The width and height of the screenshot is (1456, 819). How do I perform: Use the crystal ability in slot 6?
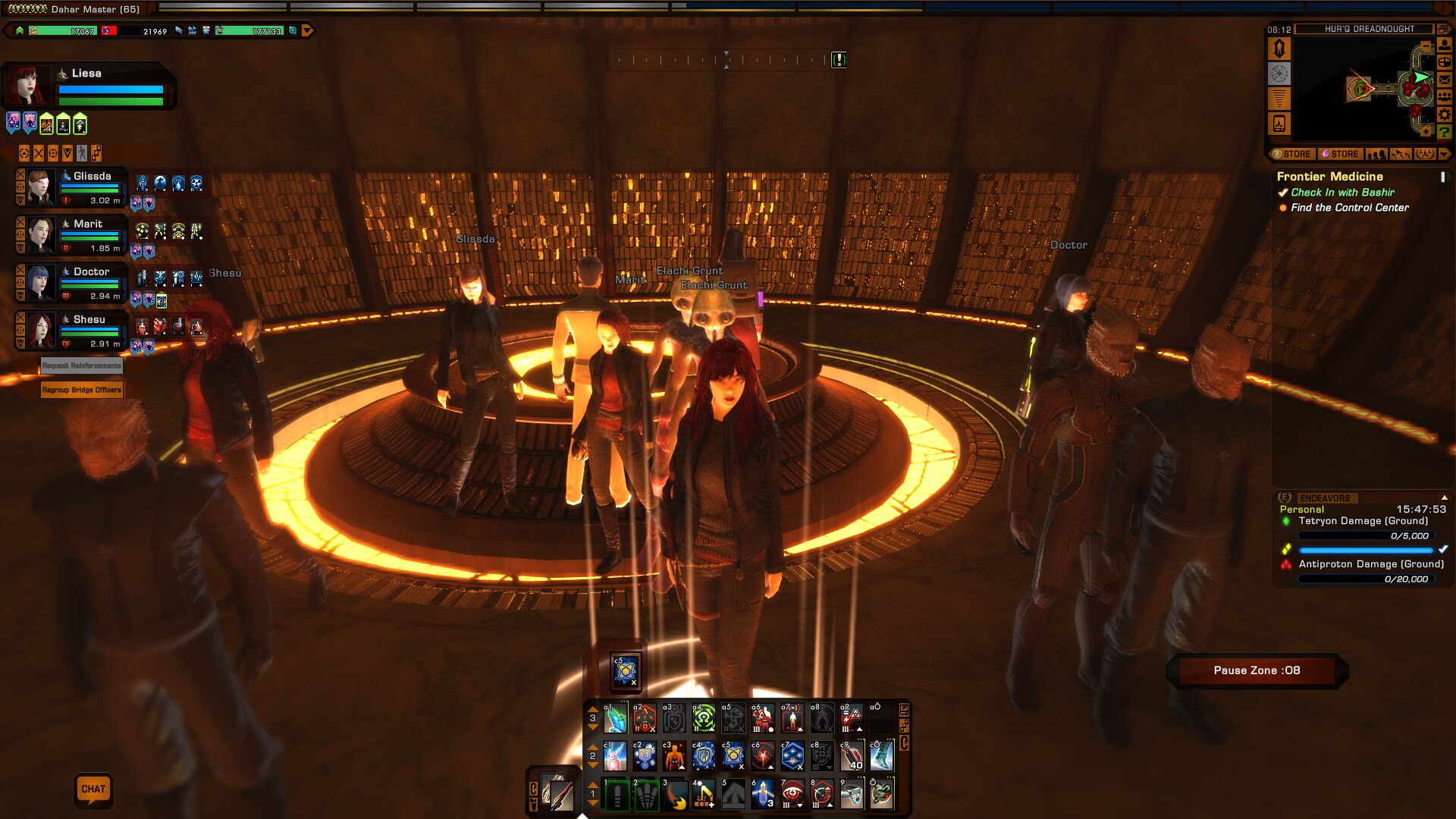click(x=763, y=795)
